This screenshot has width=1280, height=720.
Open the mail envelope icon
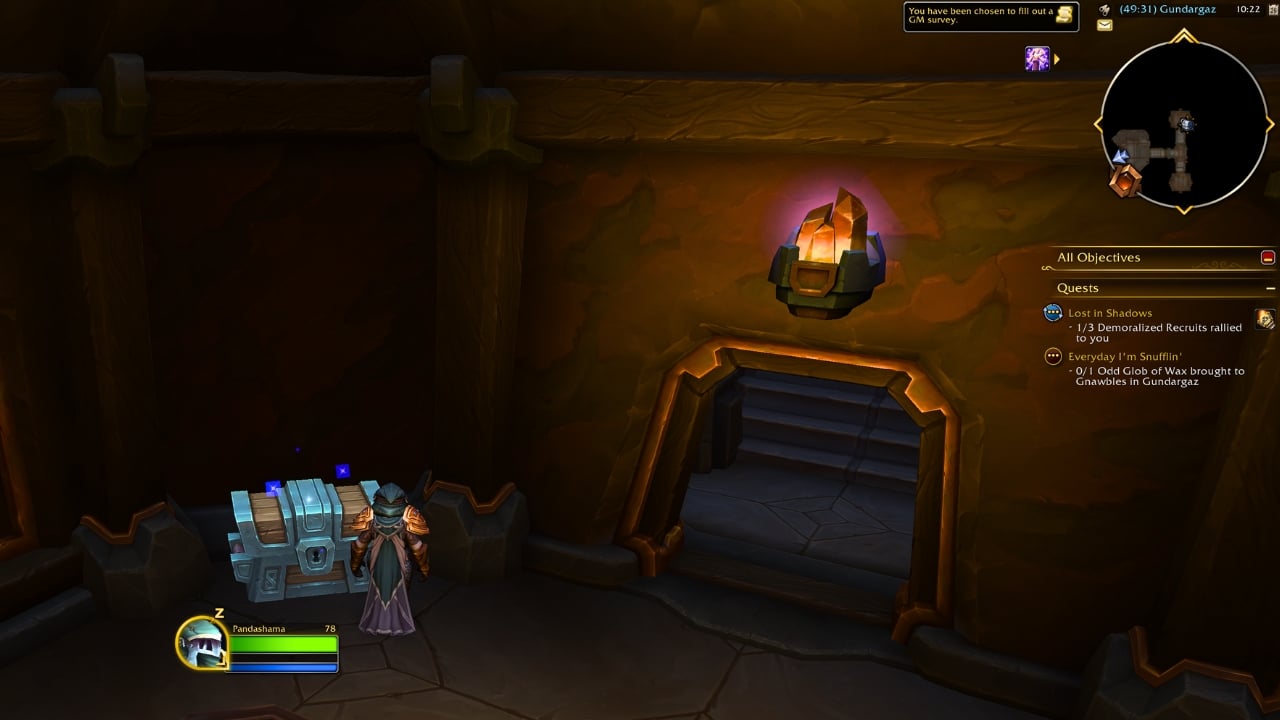coord(1104,26)
